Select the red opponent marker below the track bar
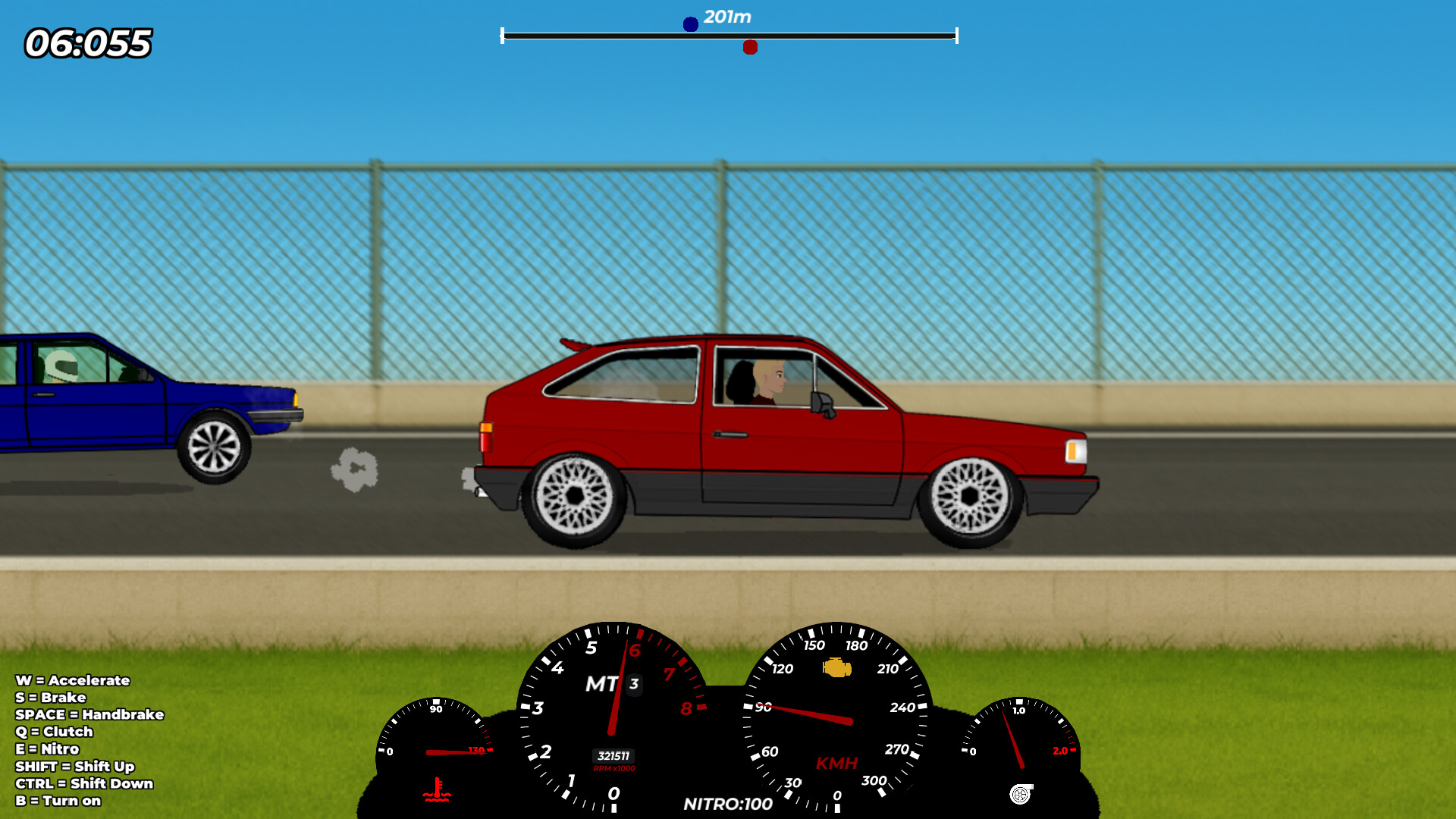1456x819 pixels. (x=752, y=47)
